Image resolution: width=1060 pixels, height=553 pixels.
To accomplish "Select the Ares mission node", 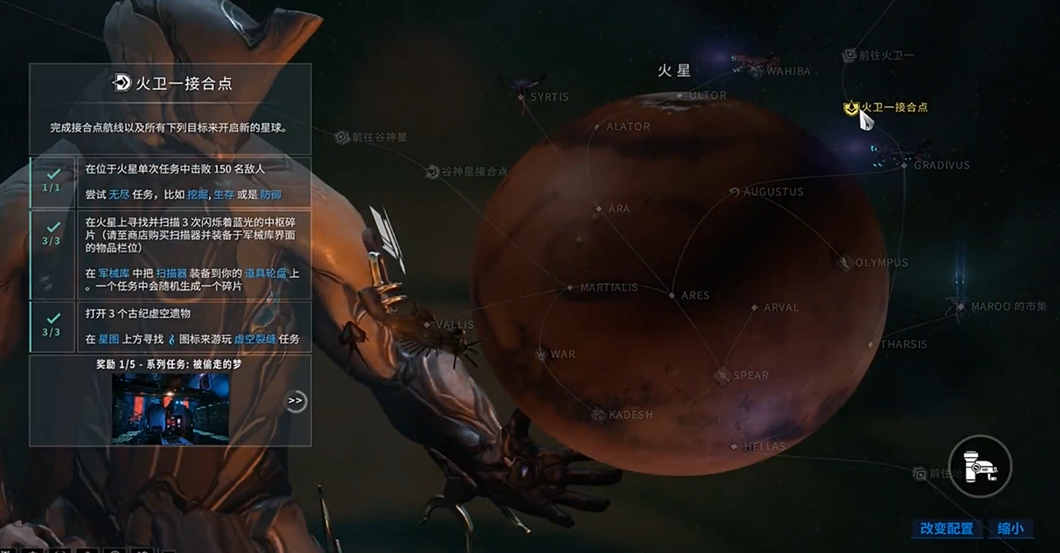I will pyautogui.click(x=672, y=295).
